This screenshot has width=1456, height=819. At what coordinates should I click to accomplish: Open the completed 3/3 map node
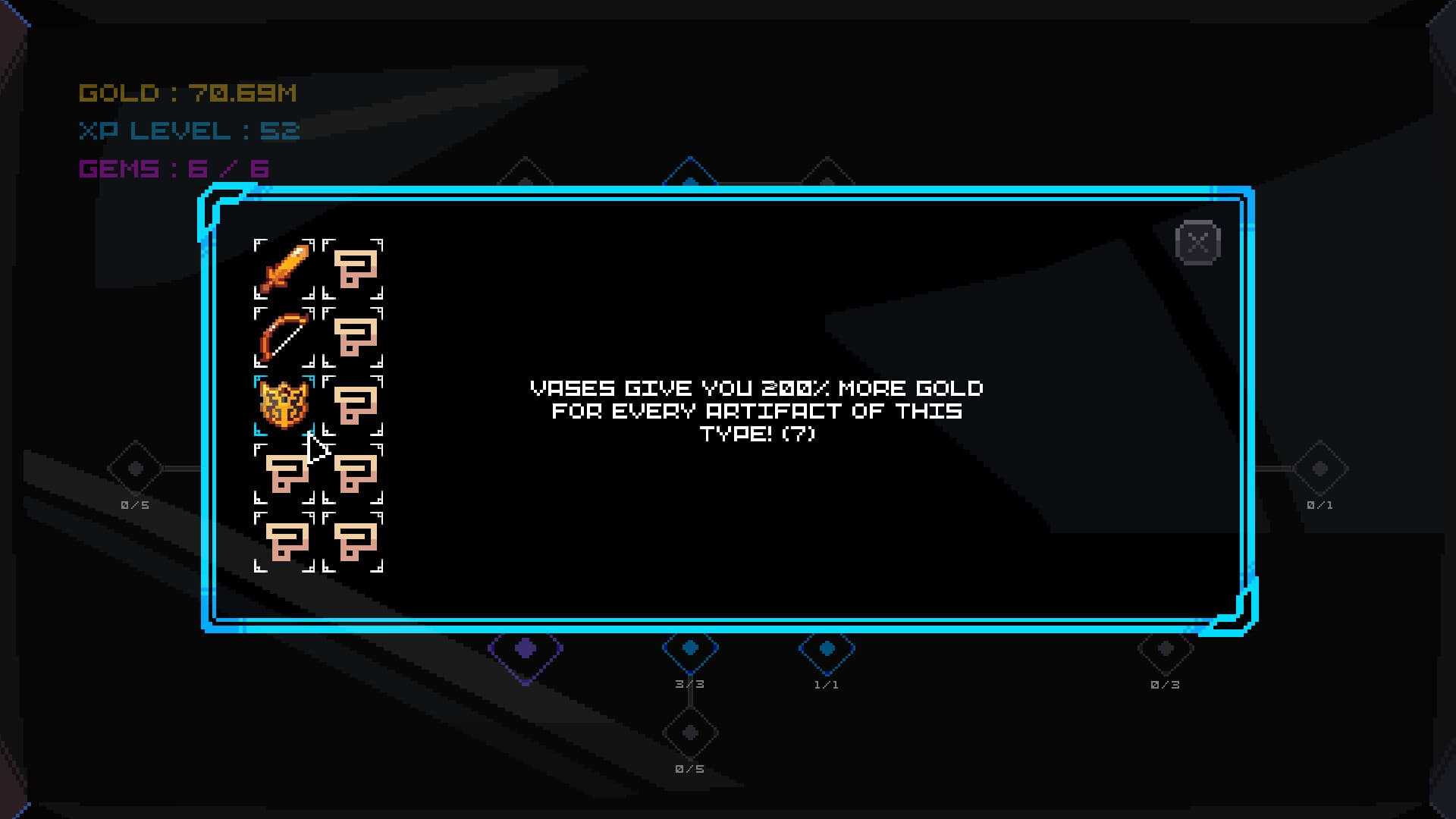[690, 650]
